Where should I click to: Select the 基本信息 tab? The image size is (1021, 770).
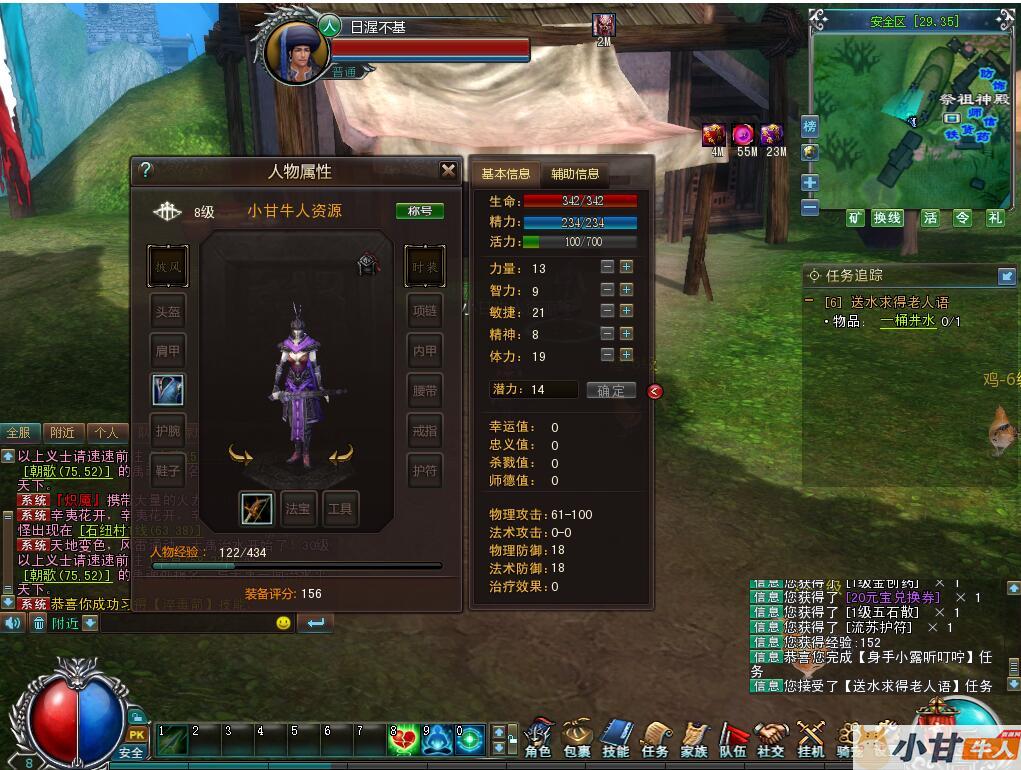pyautogui.click(x=506, y=174)
